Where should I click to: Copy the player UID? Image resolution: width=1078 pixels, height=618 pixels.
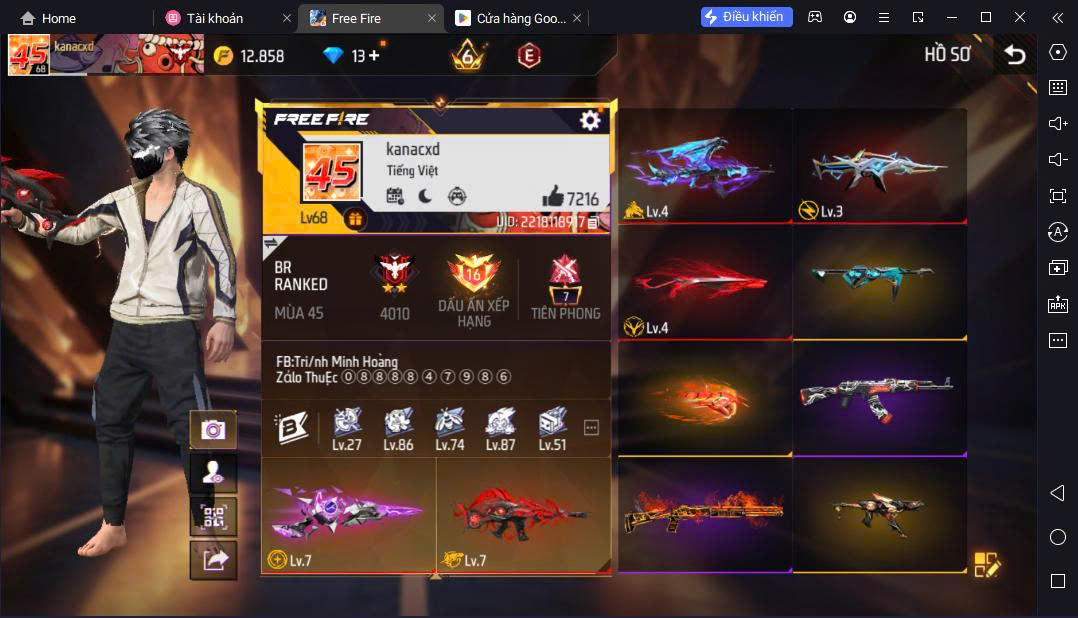pyautogui.click(x=593, y=222)
